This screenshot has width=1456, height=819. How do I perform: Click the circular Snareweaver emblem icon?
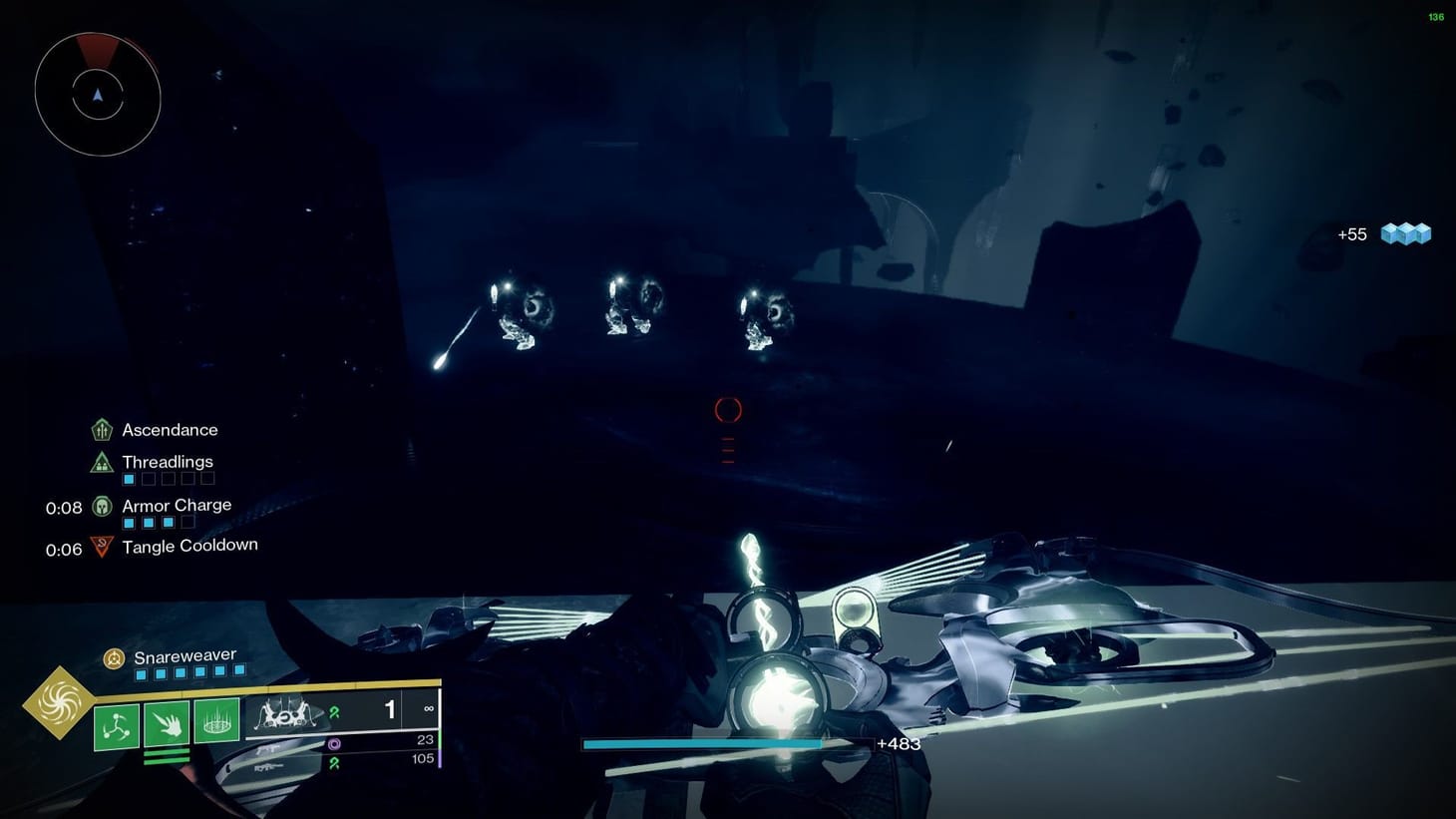pyautogui.click(x=115, y=657)
